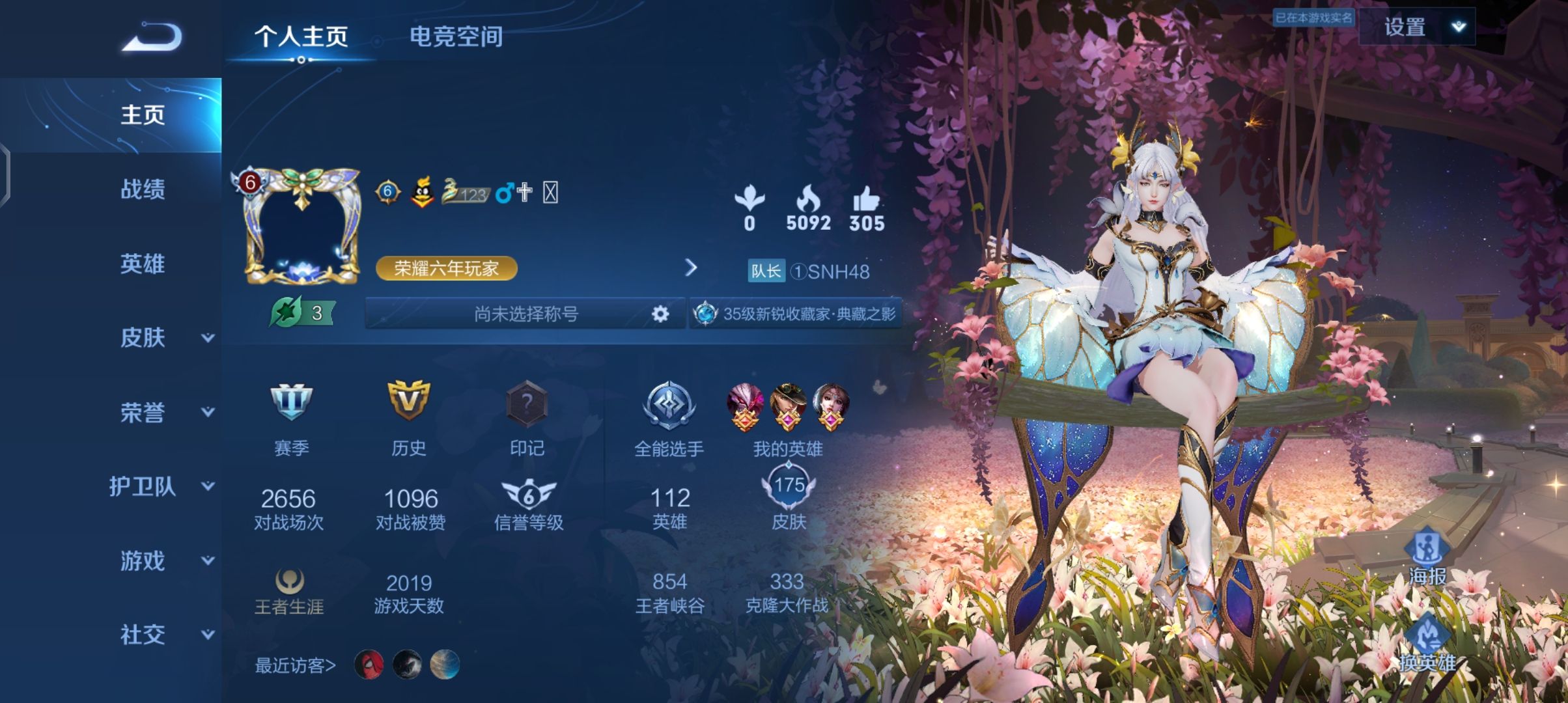Open the 战绩 battle record page

point(143,189)
